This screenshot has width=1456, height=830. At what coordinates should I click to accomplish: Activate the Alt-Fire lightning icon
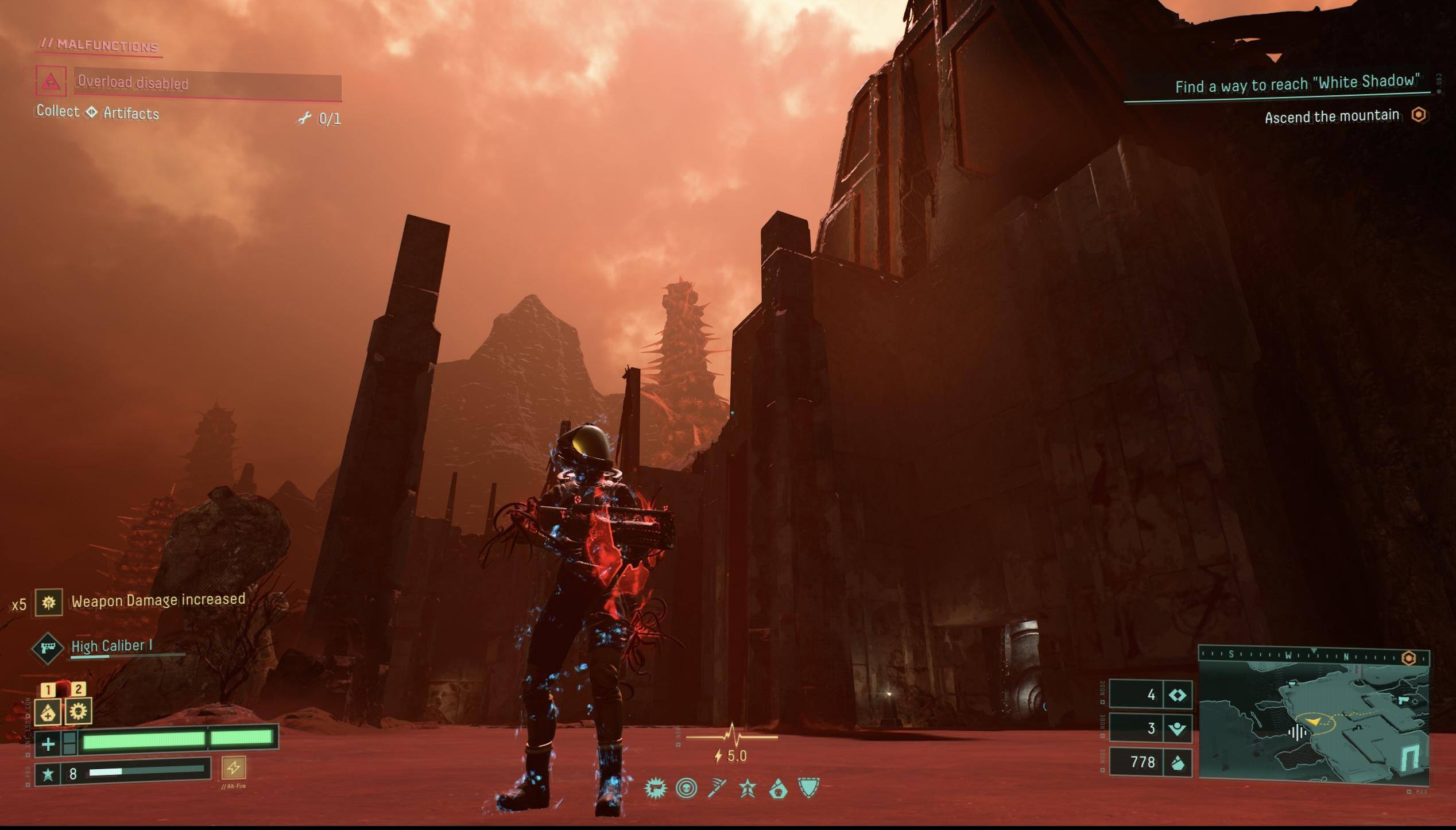(233, 767)
